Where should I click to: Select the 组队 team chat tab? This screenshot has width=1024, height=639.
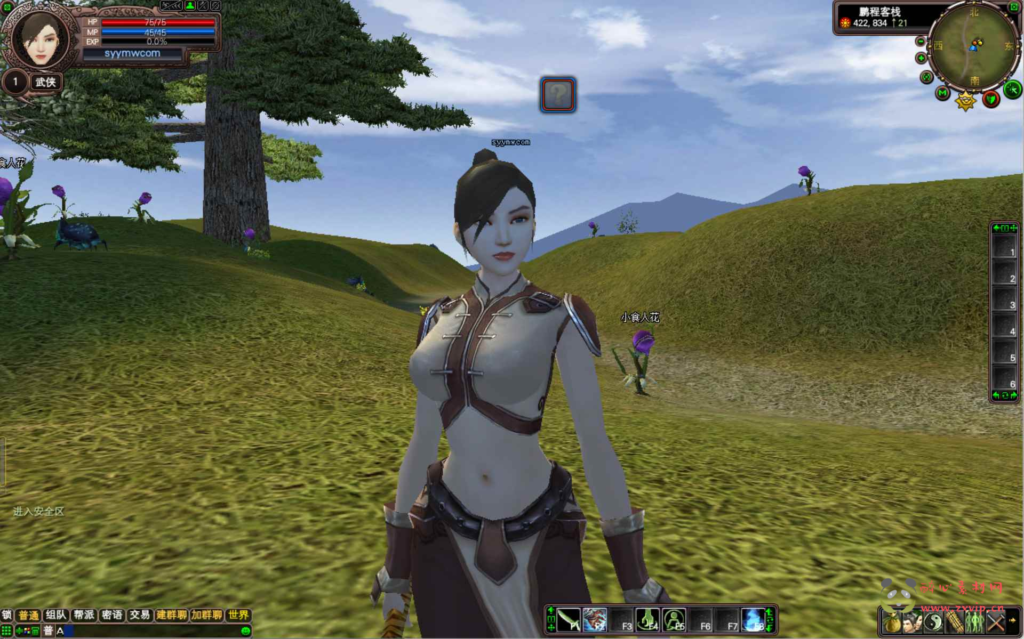[x=56, y=615]
